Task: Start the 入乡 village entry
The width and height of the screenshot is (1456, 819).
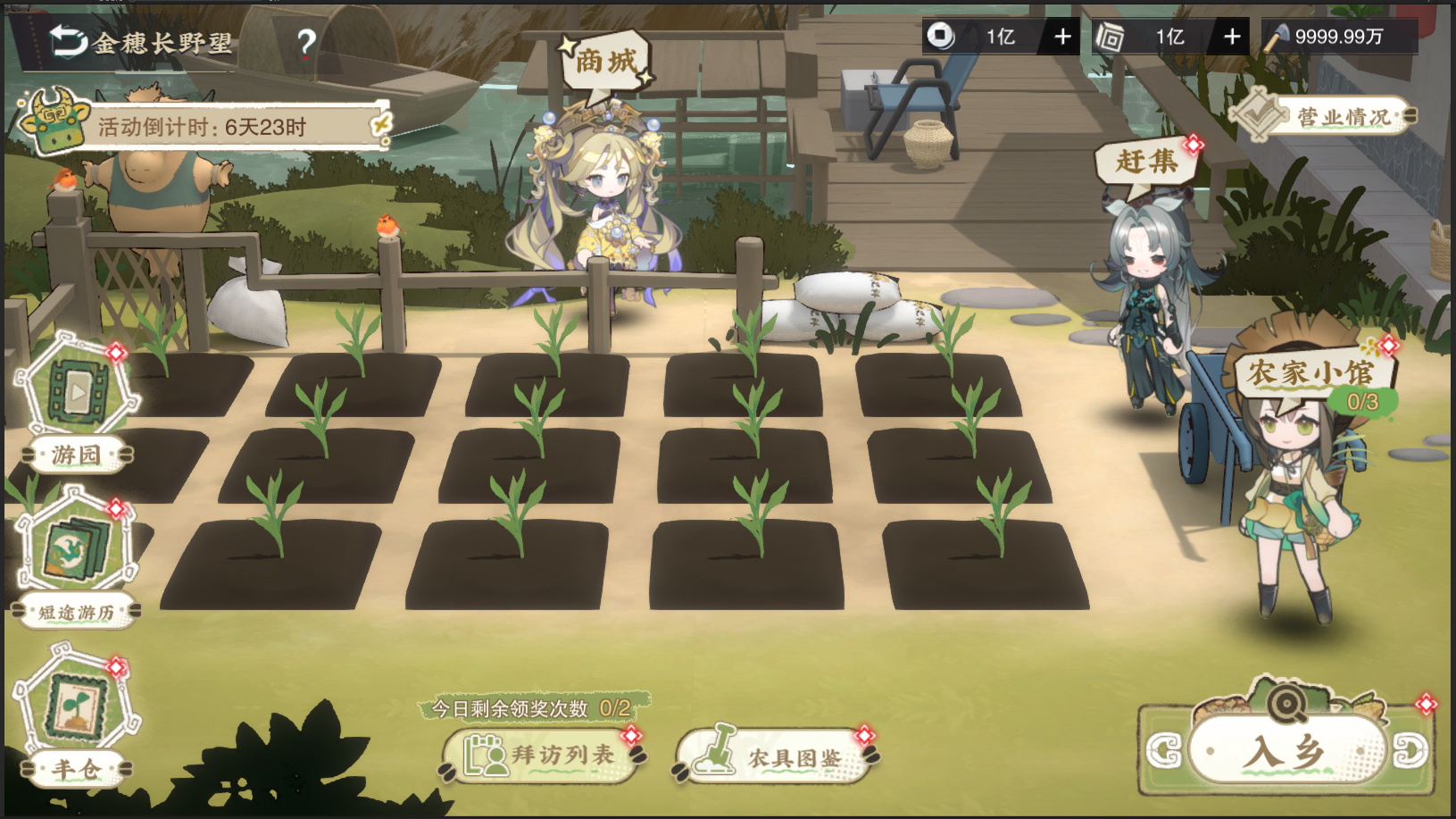Action: tap(1286, 750)
